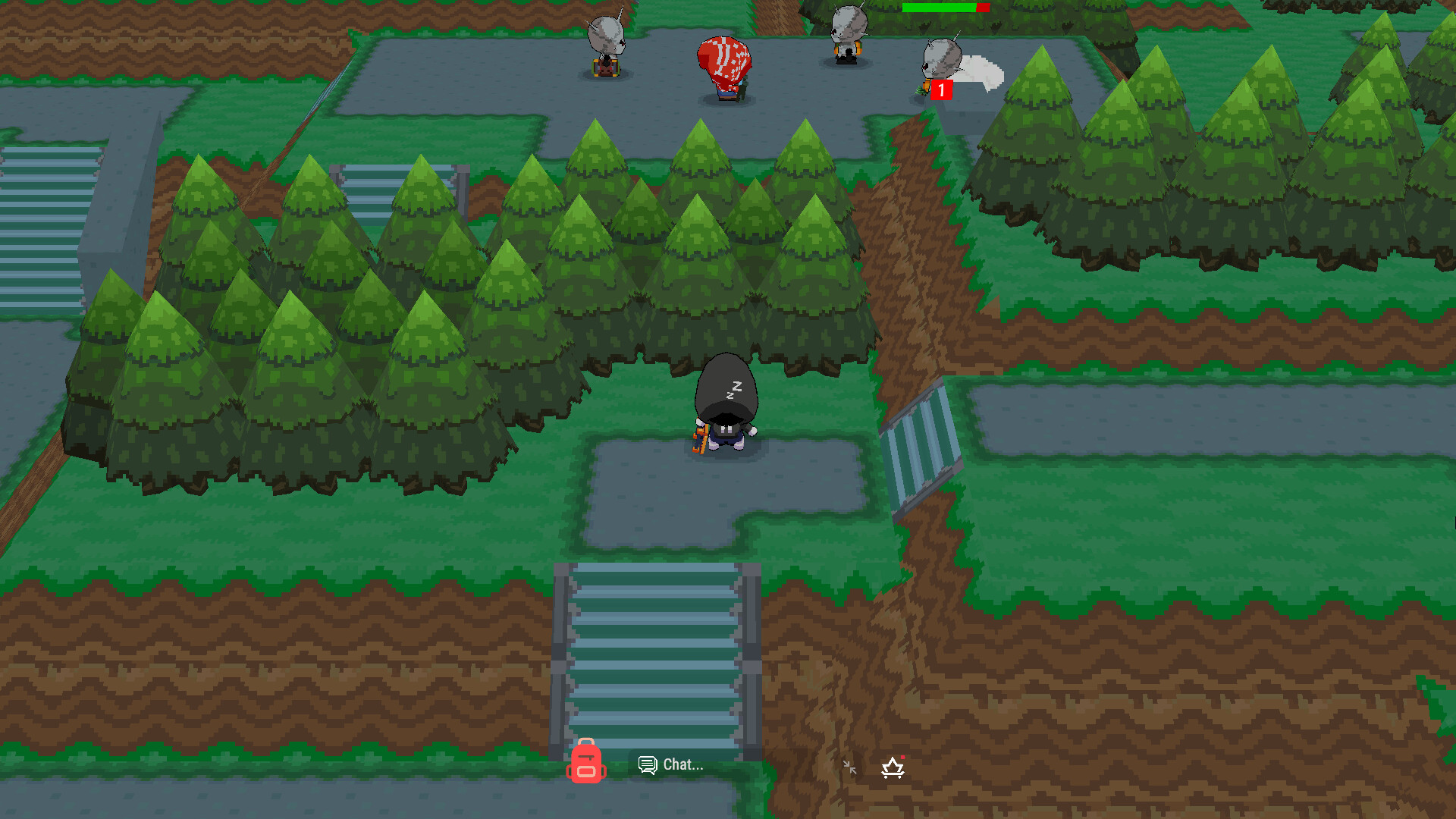Image resolution: width=1456 pixels, height=819 pixels.
Task: Select the sleeping hooded player character
Action: (726, 413)
